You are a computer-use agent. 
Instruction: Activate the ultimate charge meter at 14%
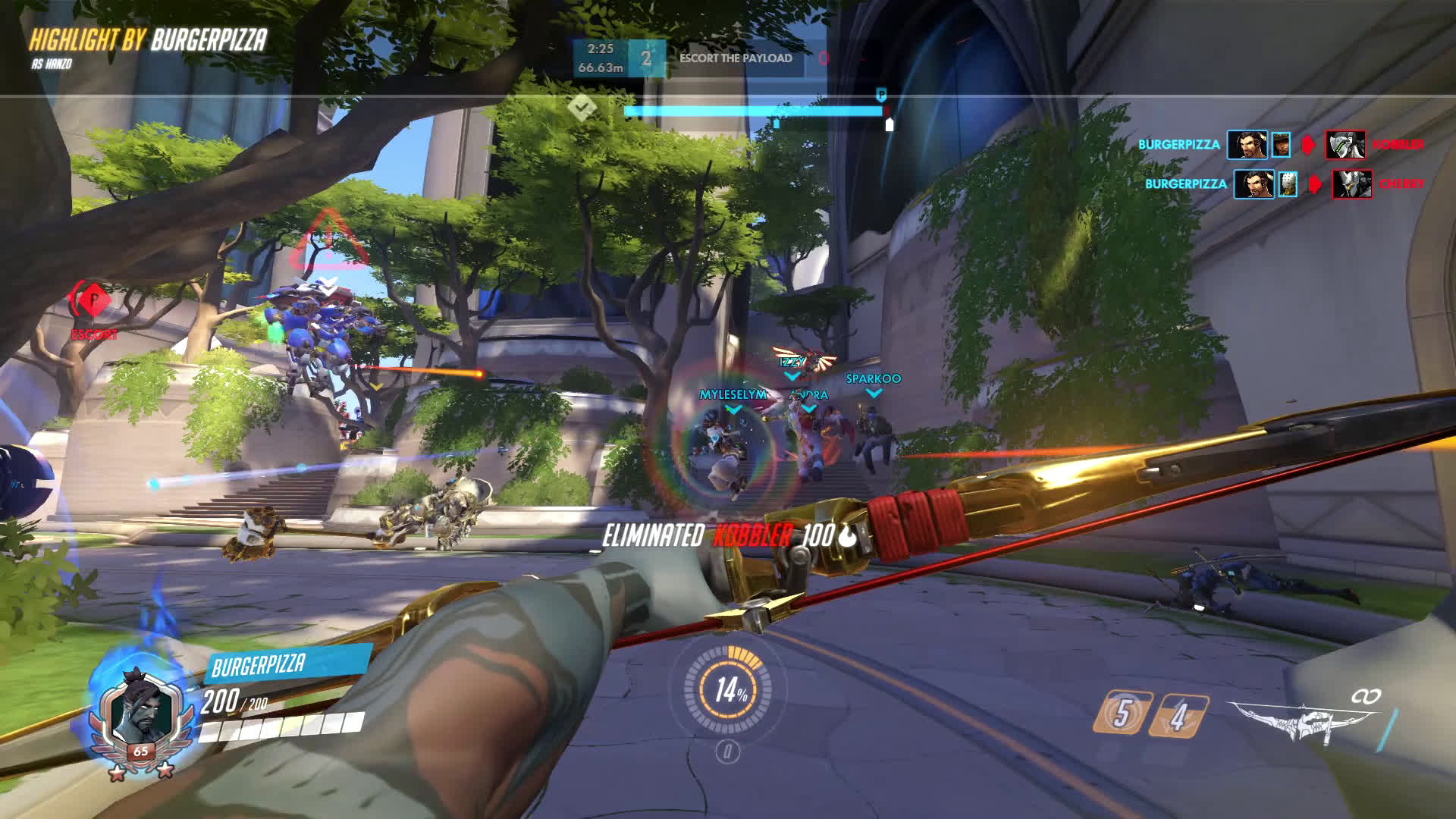(729, 689)
